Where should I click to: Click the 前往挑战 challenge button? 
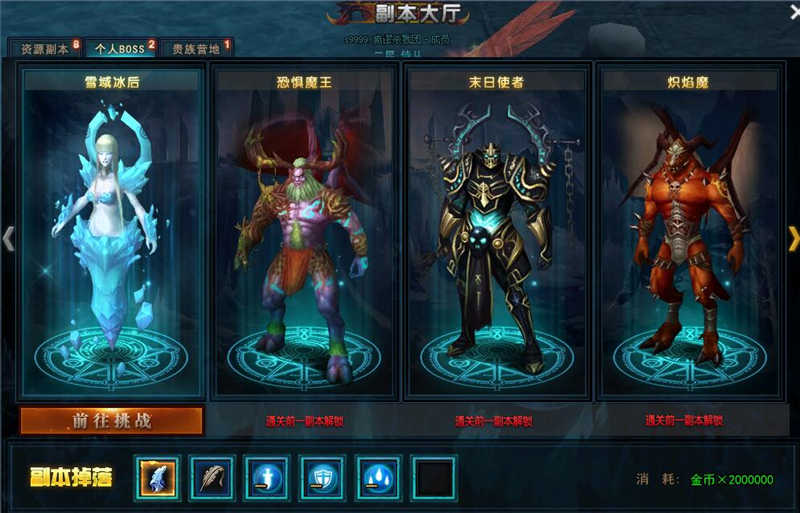click(111, 421)
